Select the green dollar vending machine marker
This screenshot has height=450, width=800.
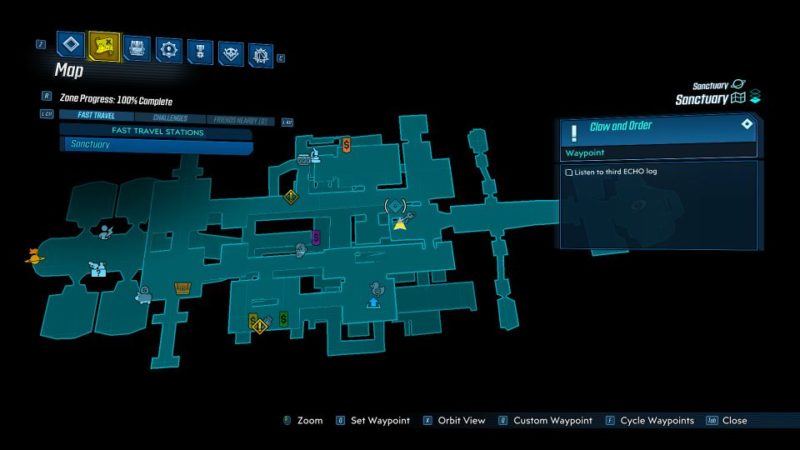click(x=284, y=319)
